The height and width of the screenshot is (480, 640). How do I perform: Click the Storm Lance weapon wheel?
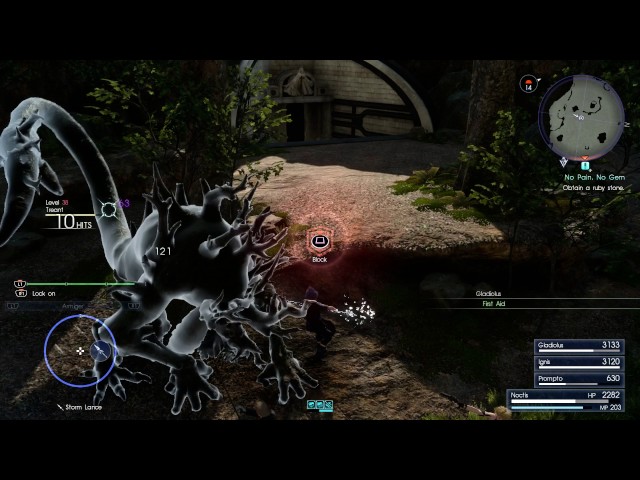[x=80, y=350]
